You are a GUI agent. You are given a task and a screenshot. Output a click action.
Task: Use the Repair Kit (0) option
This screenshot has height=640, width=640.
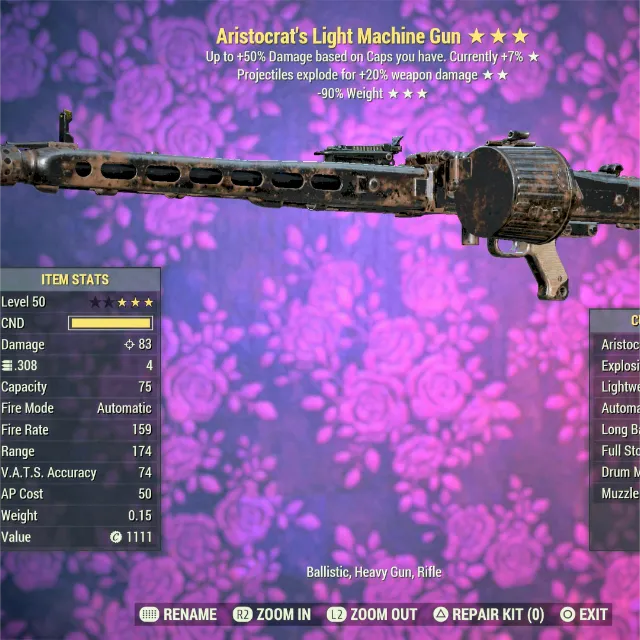(x=489, y=614)
